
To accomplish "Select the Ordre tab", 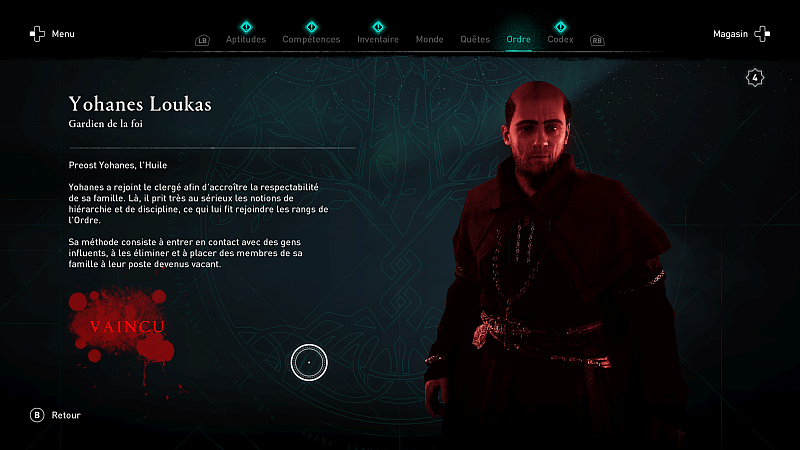I will coord(519,40).
